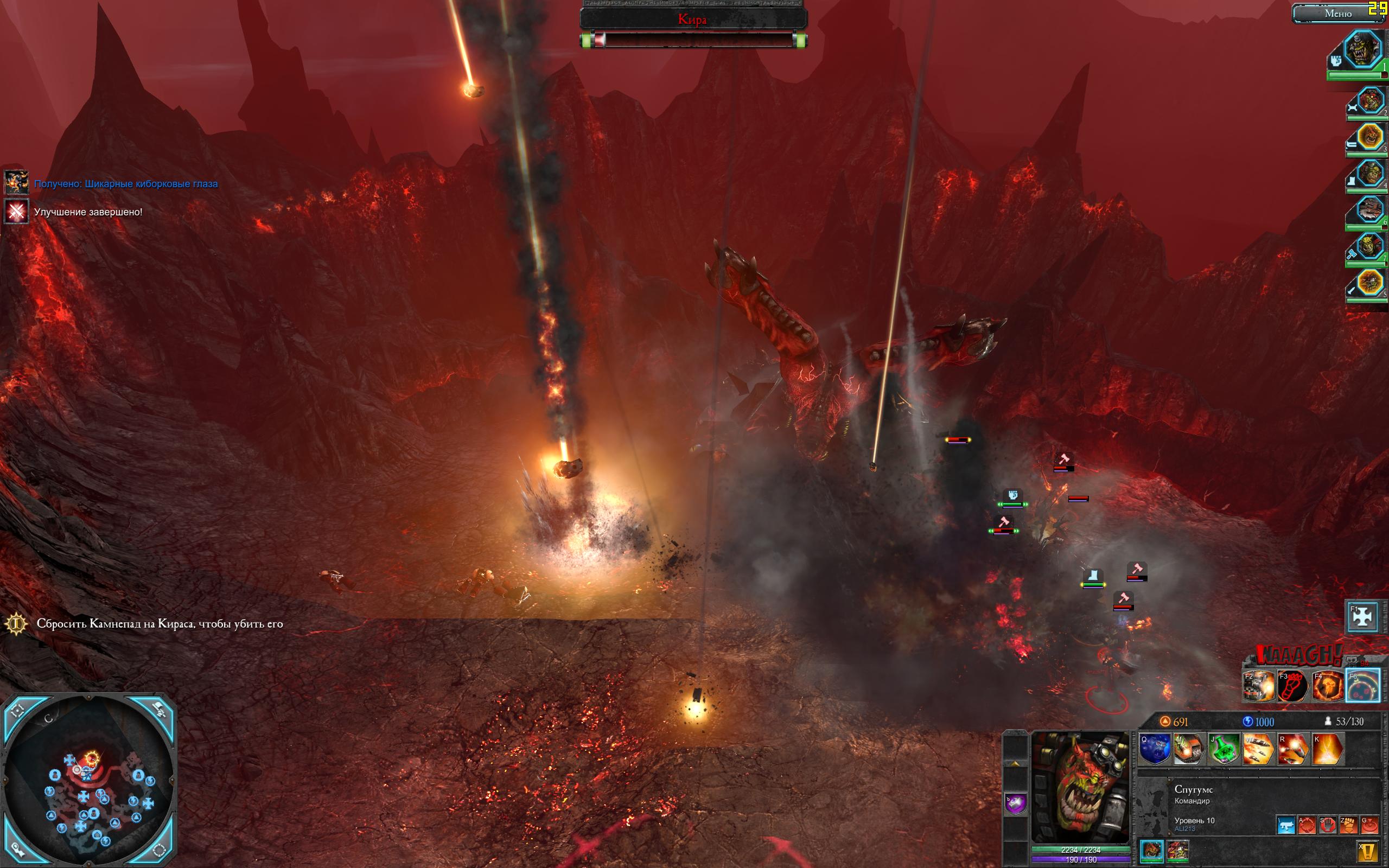Use the F3 red foot stomp ability
This screenshot has width=1389, height=868.
(x=1292, y=686)
